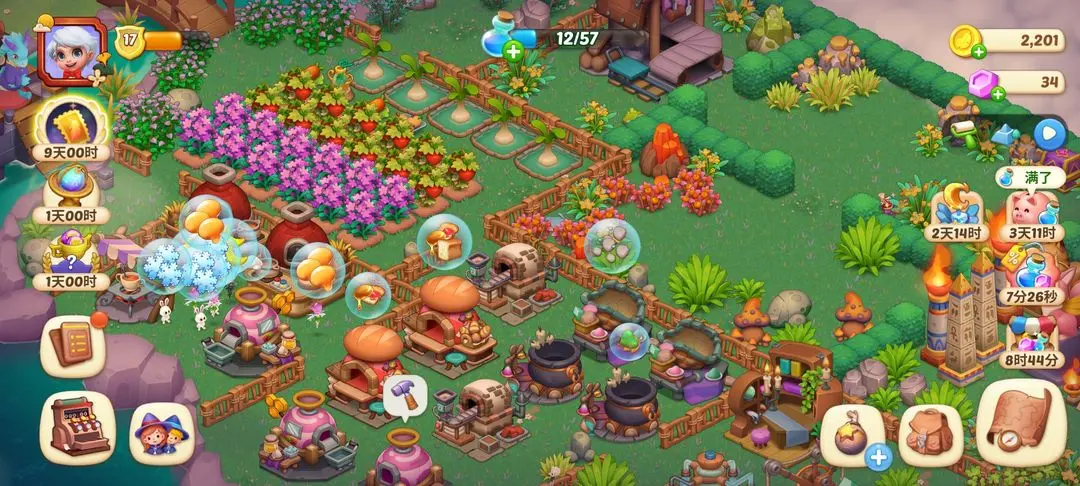Open the discounted potion offer
The height and width of the screenshot is (486, 1080).
(1032, 275)
